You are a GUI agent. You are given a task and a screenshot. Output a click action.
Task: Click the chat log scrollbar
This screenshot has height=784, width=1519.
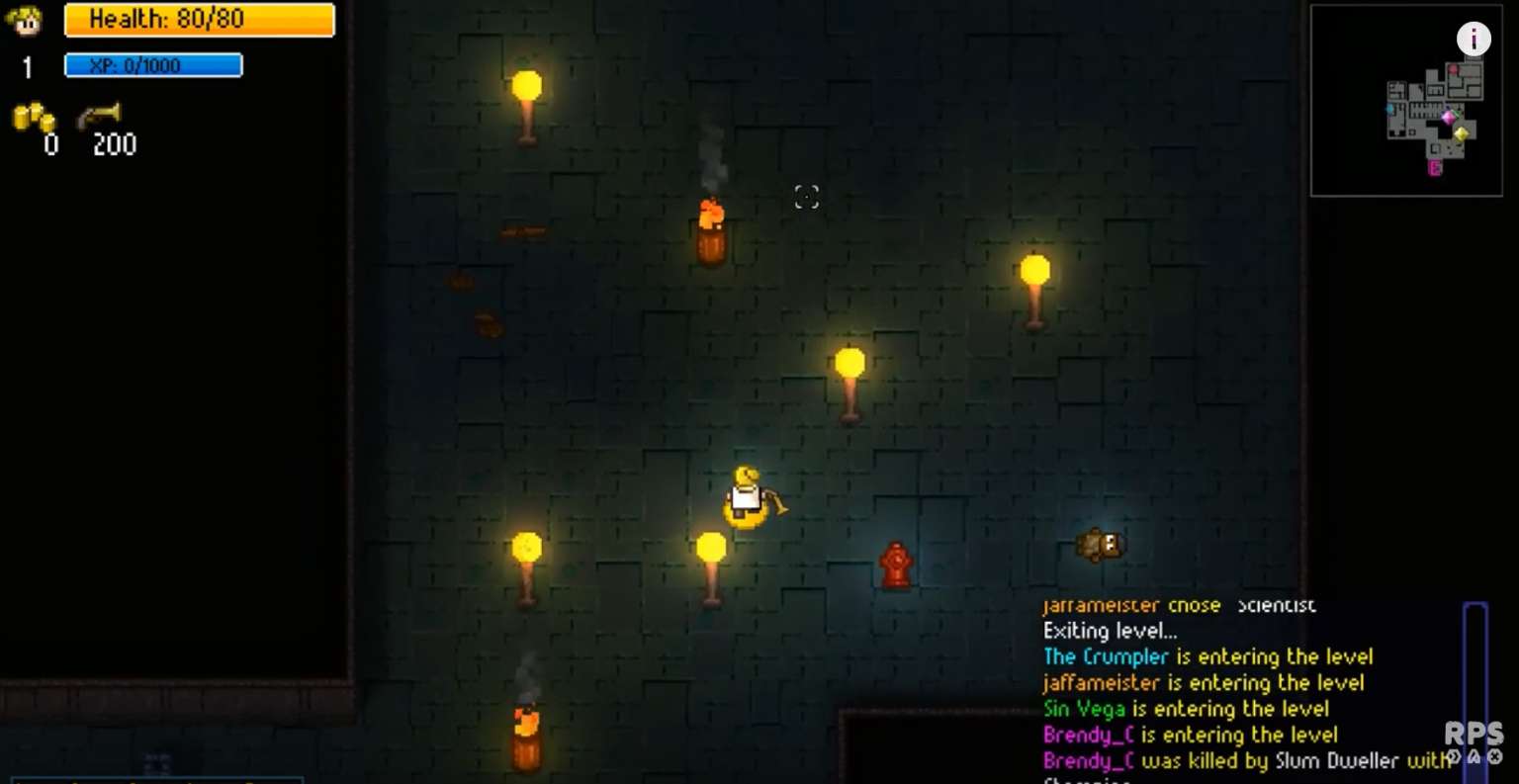(1474, 682)
